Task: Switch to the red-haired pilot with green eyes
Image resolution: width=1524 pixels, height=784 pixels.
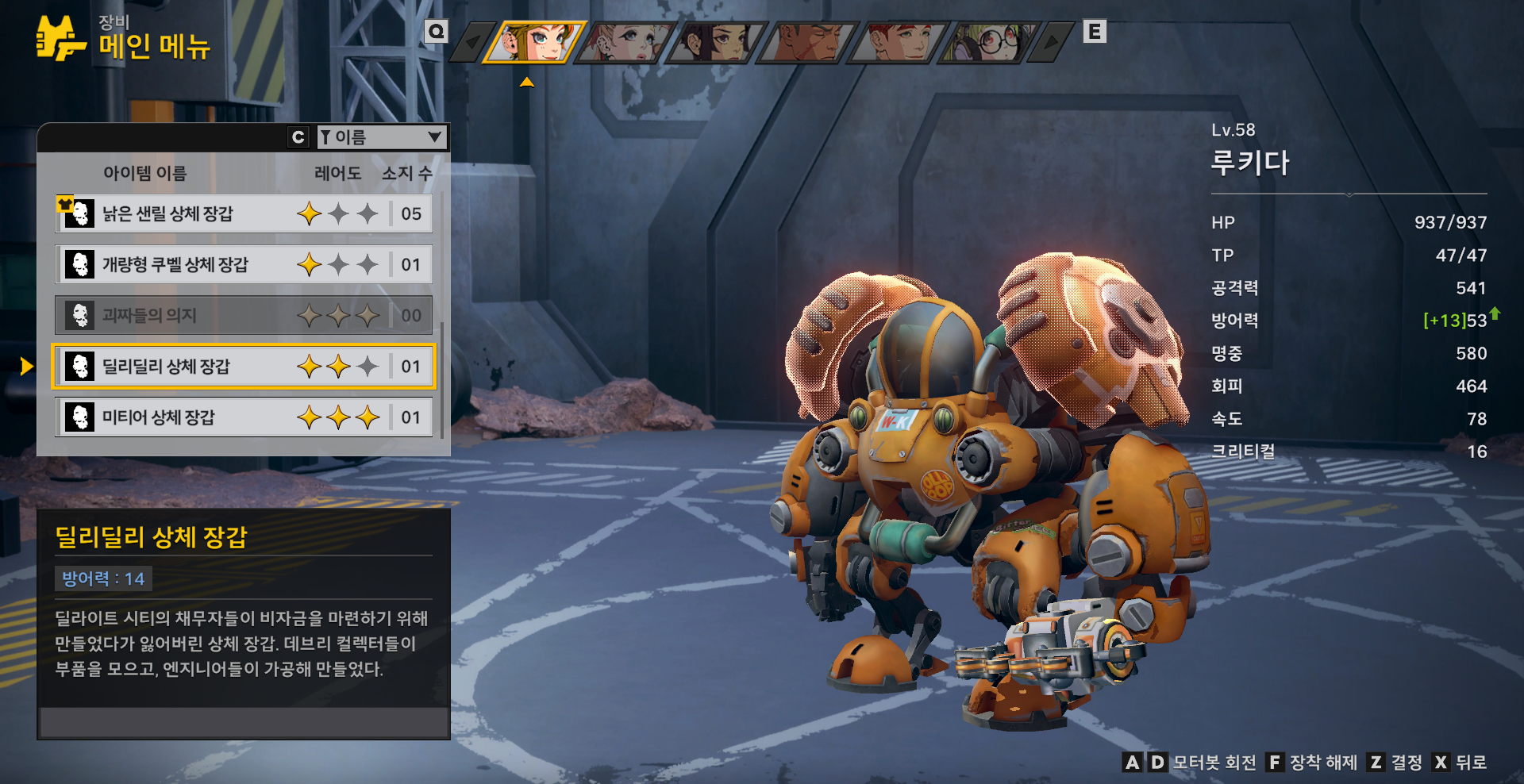Action: click(898, 41)
